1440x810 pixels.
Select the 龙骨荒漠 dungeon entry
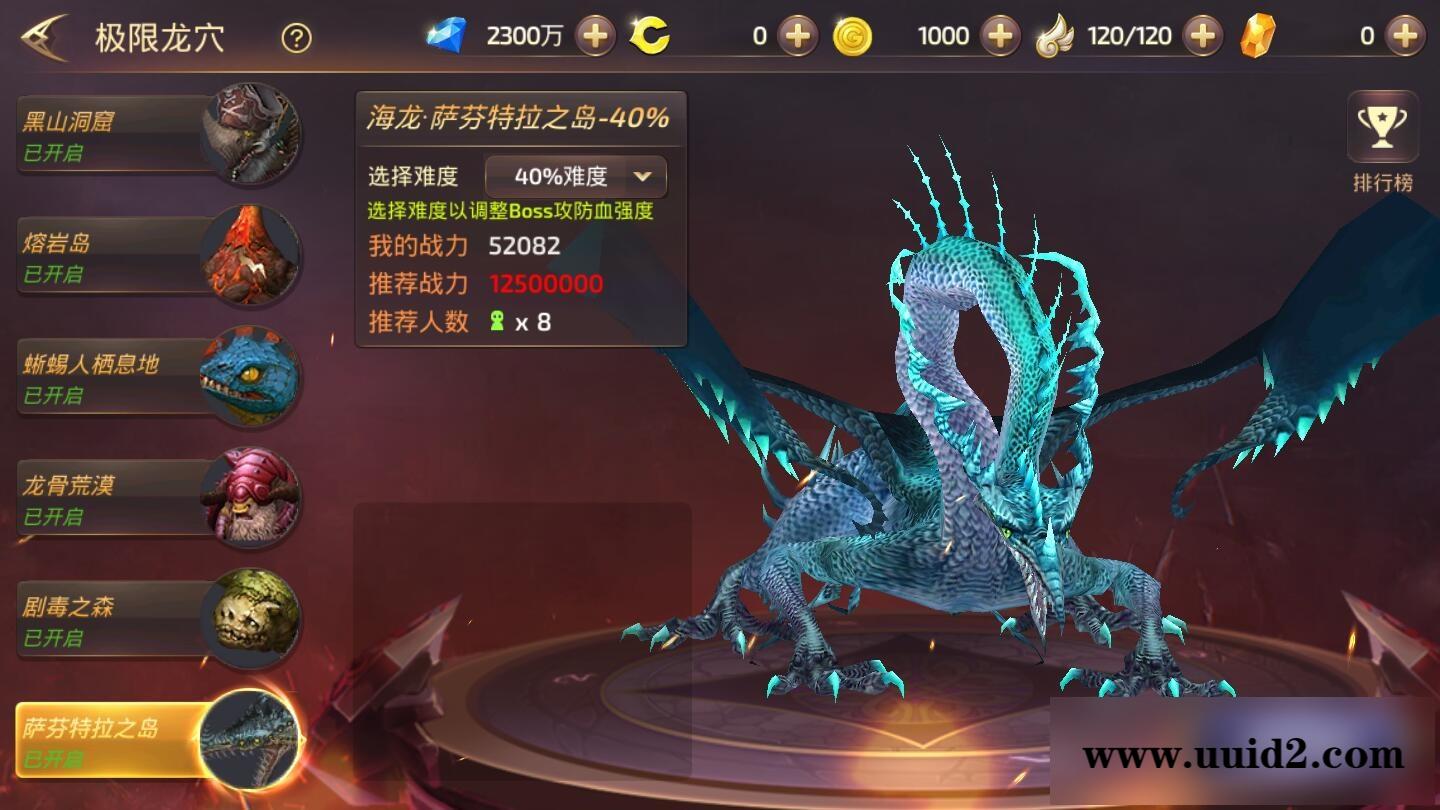coord(110,497)
